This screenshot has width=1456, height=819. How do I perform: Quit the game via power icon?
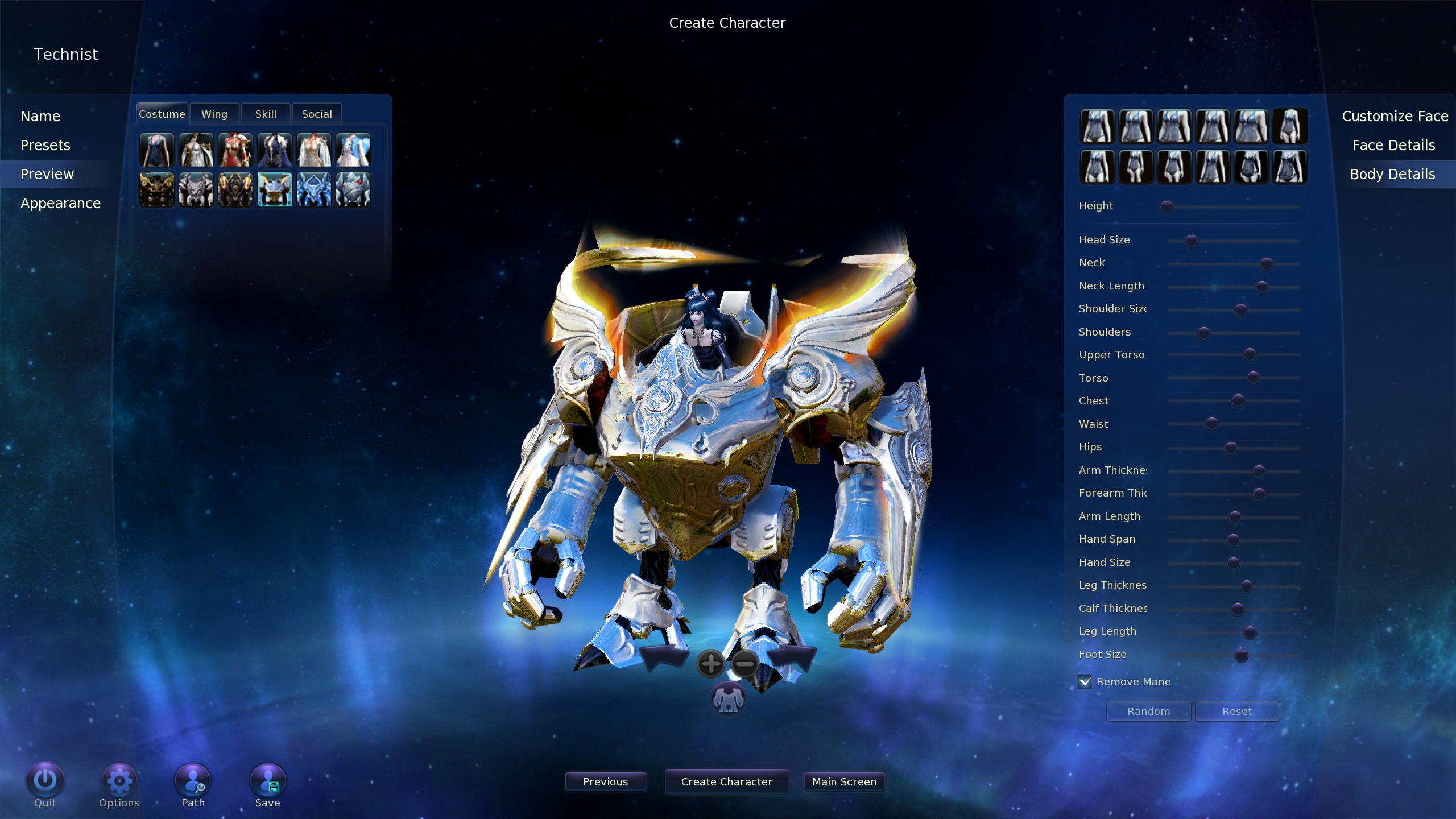[x=45, y=781]
